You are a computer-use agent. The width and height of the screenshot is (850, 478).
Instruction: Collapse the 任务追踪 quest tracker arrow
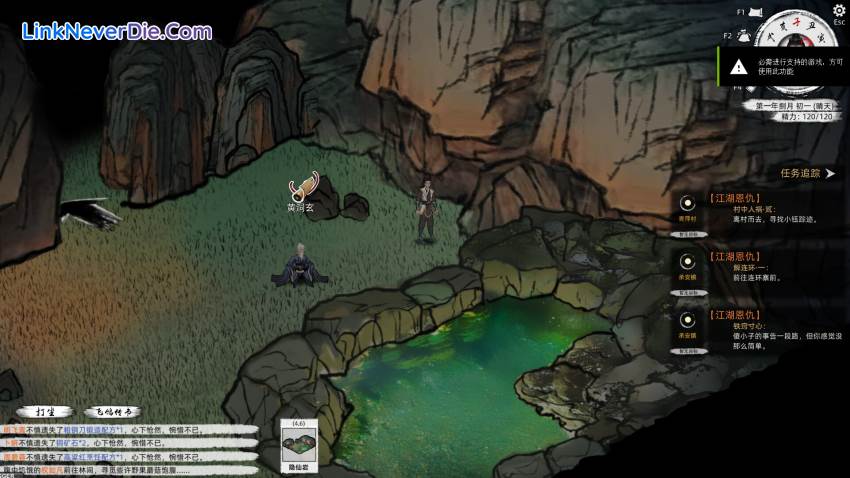829,173
